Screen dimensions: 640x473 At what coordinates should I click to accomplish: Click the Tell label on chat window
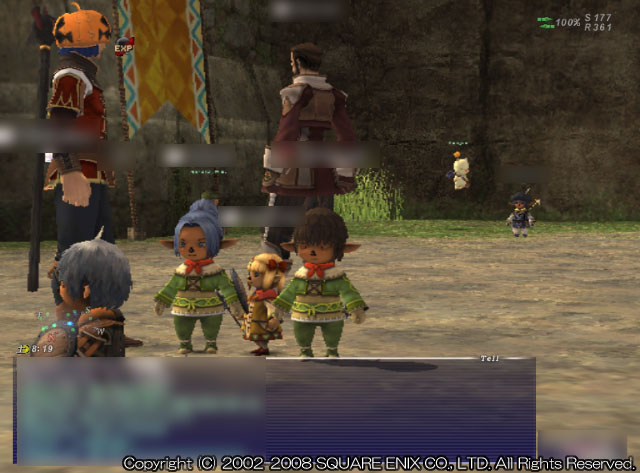pyautogui.click(x=489, y=357)
